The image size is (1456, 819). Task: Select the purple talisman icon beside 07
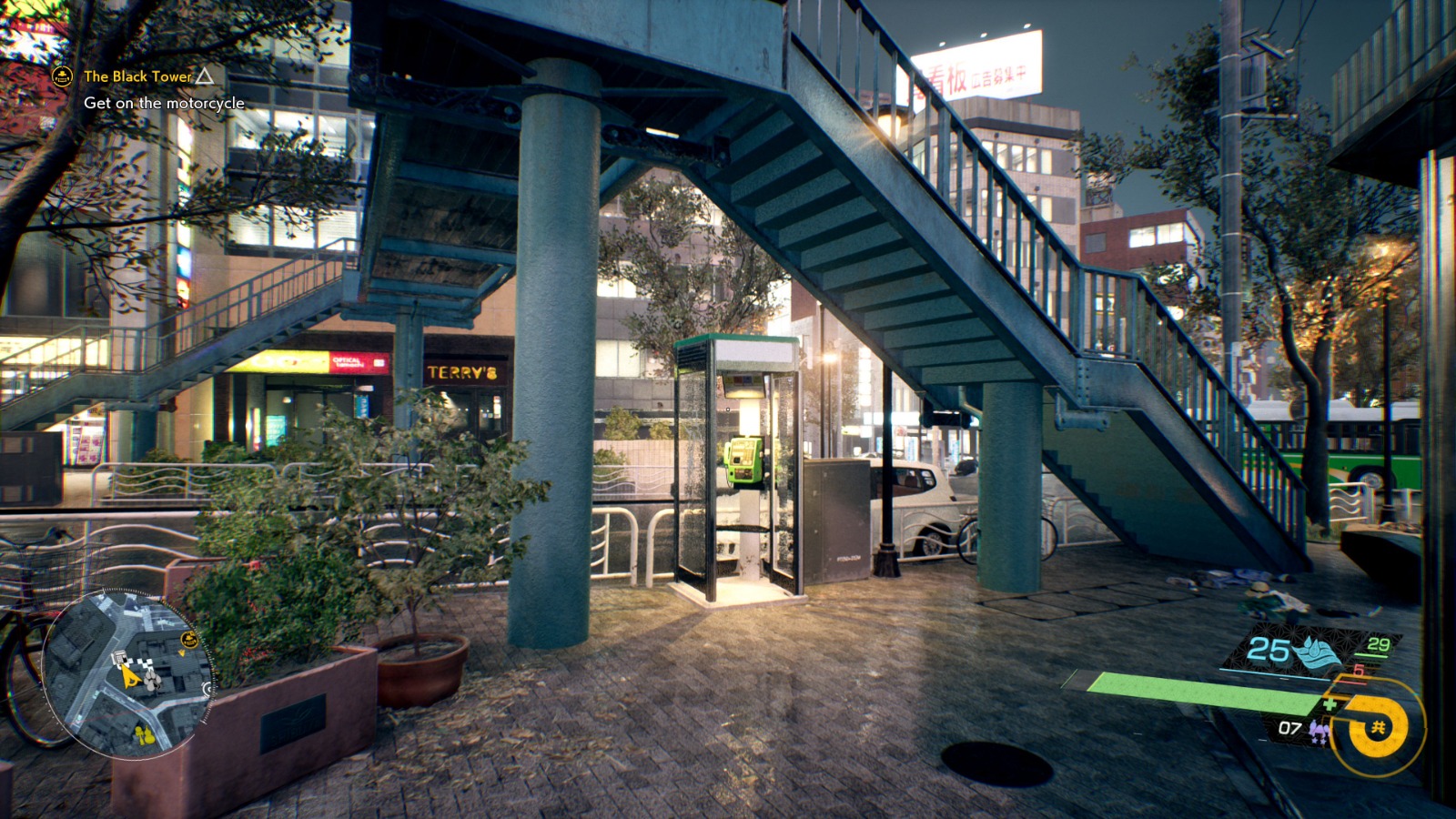tap(1319, 731)
